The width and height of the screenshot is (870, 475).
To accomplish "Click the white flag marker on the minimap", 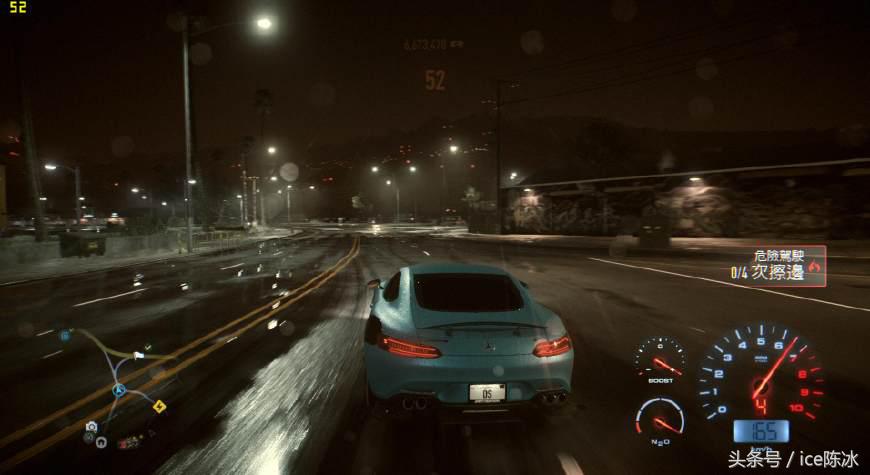I will [x=138, y=354].
